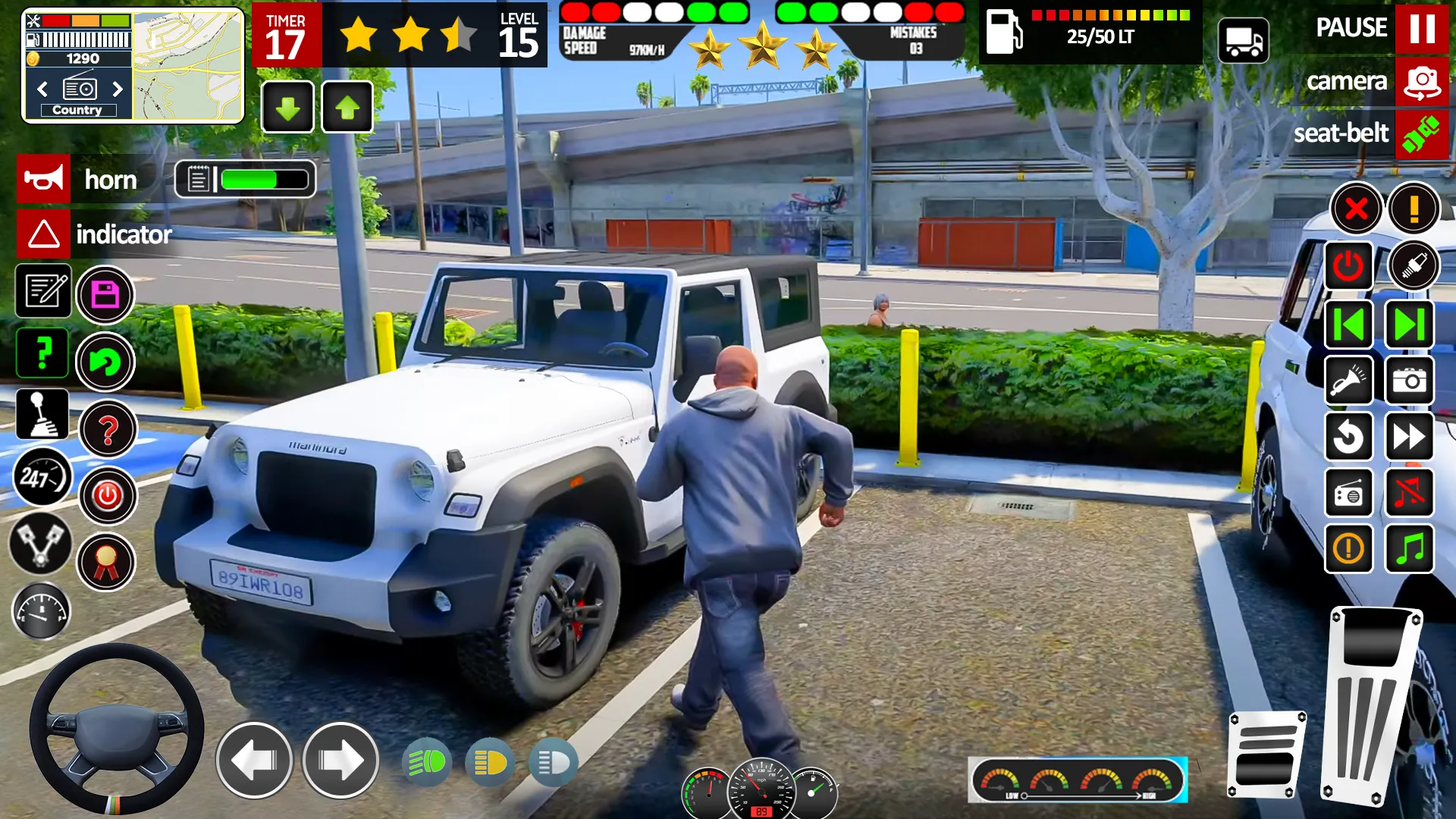This screenshot has height=819, width=1456.
Task: Toggle the indicator warning signal
Action: point(43,234)
